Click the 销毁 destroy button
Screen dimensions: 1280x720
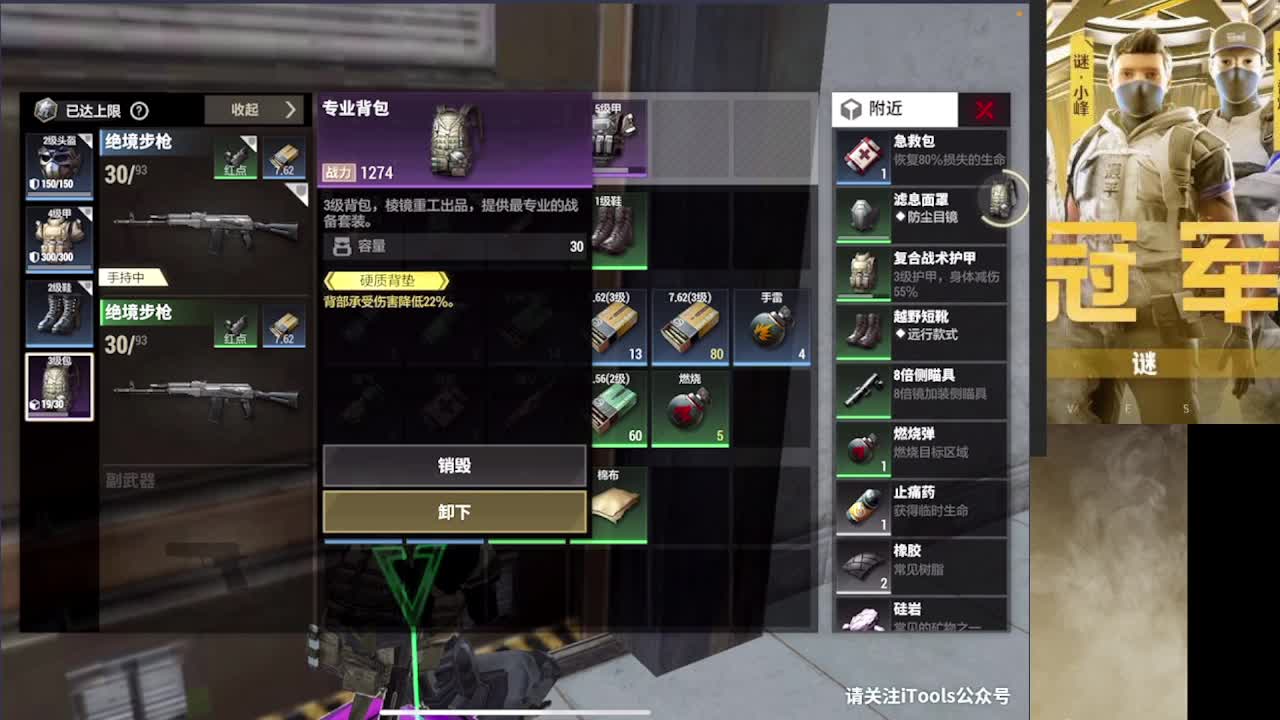click(x=453, y=464)
